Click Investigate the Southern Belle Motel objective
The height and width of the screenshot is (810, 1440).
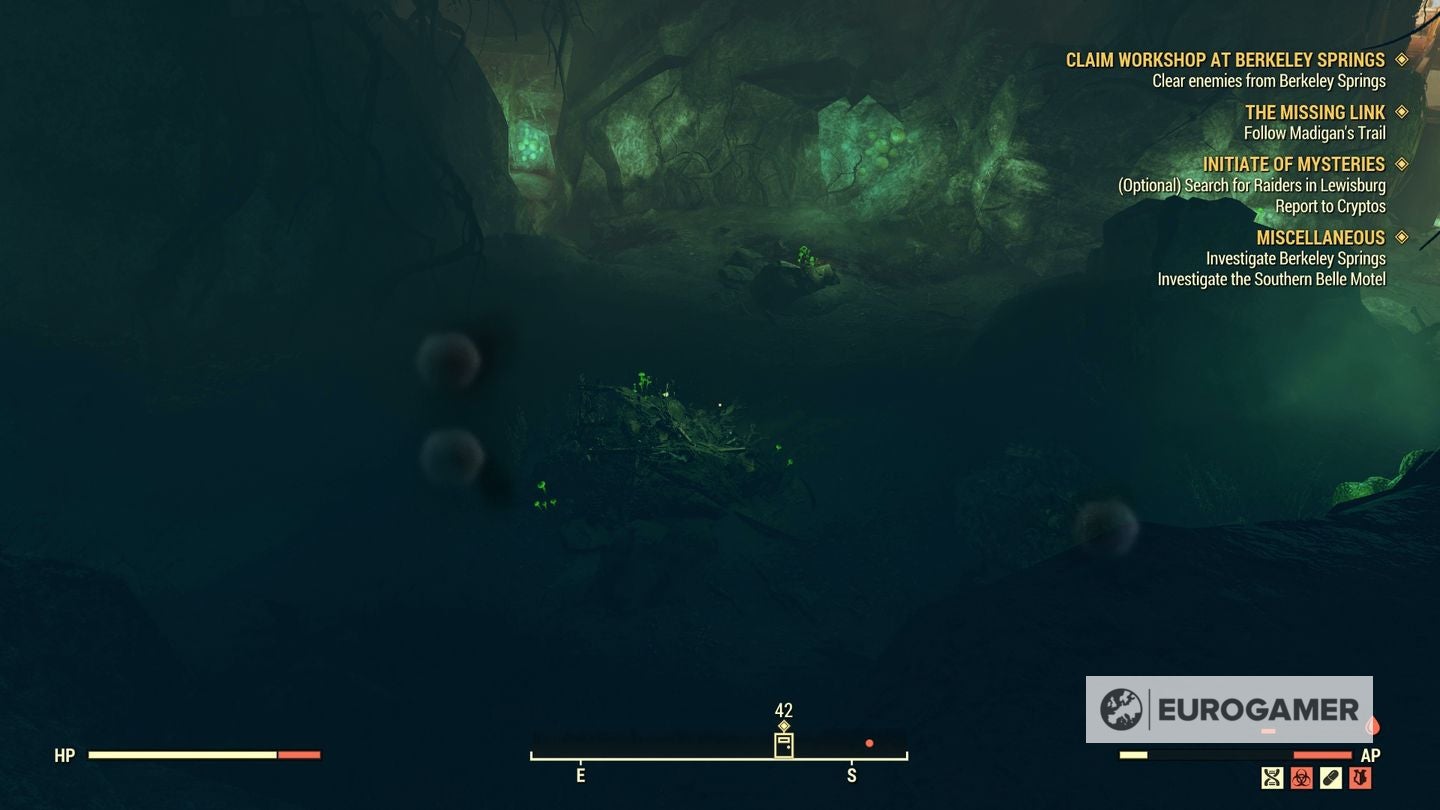(1270, 279)
